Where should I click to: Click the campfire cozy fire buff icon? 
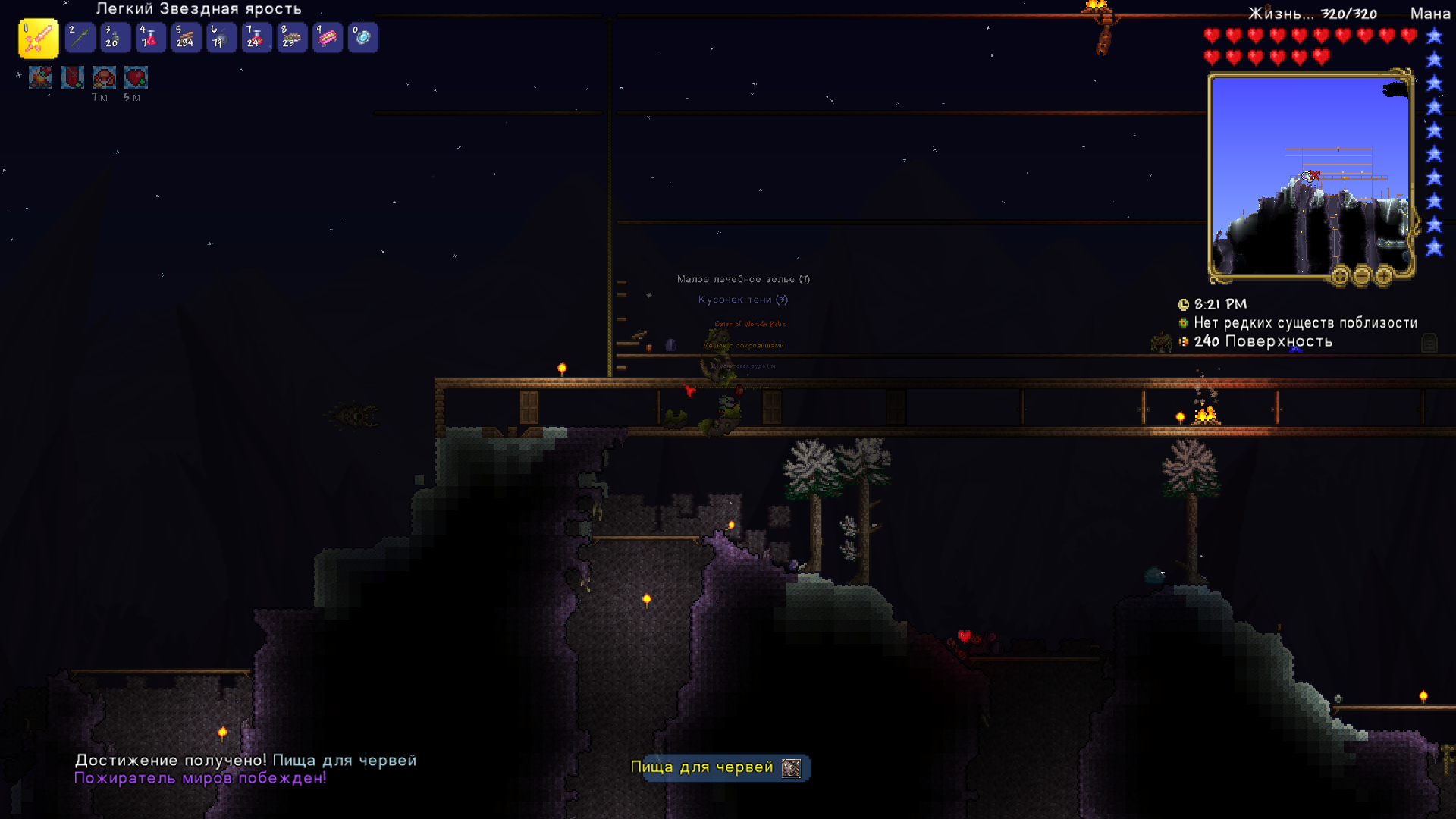pos(41,77)
